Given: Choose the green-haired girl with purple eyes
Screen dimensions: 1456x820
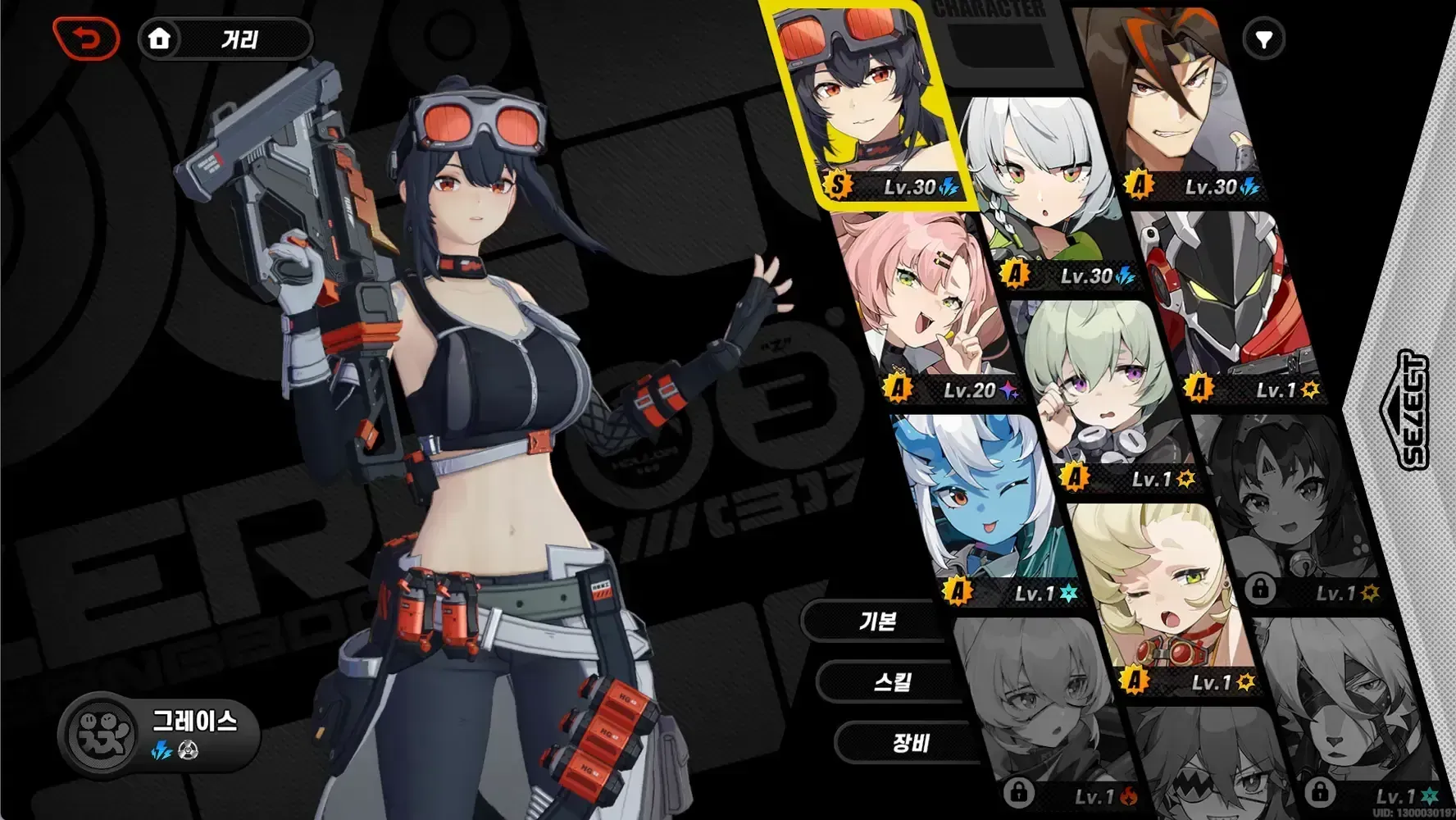Looking at the screenshot, I should [1103, 394].
